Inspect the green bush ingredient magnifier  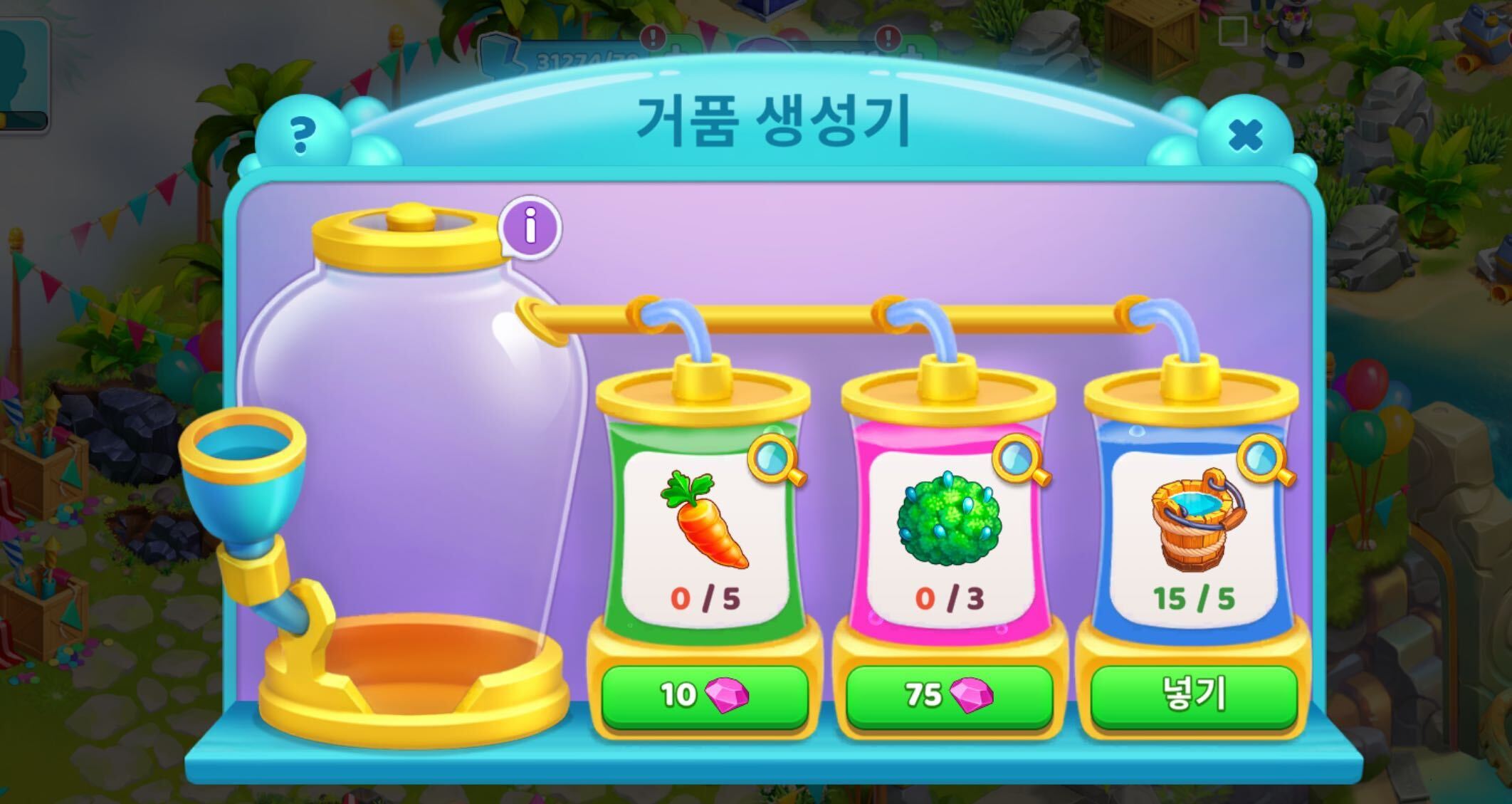1020,460
